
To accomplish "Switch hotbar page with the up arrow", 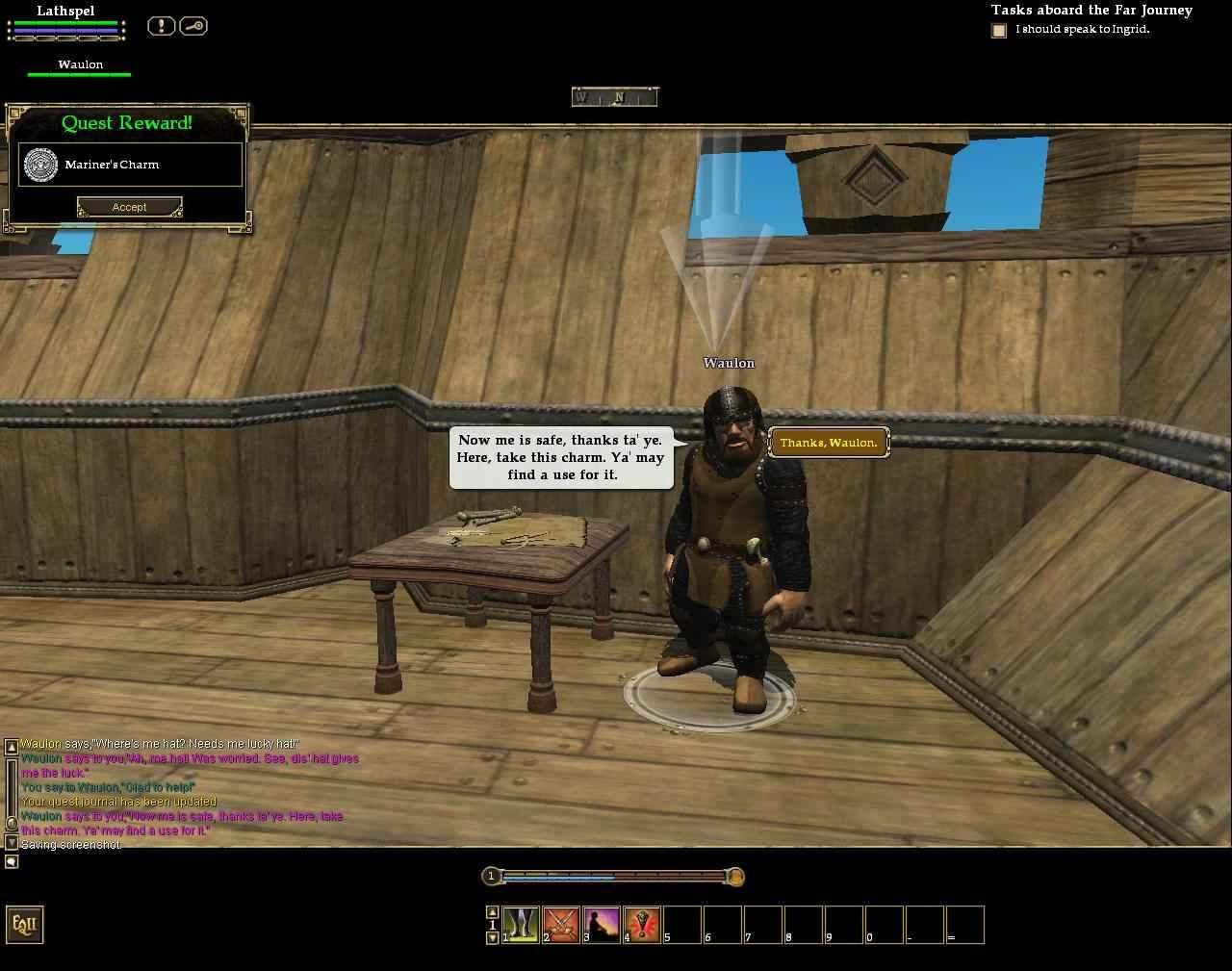I will click(x=493, y=912).
